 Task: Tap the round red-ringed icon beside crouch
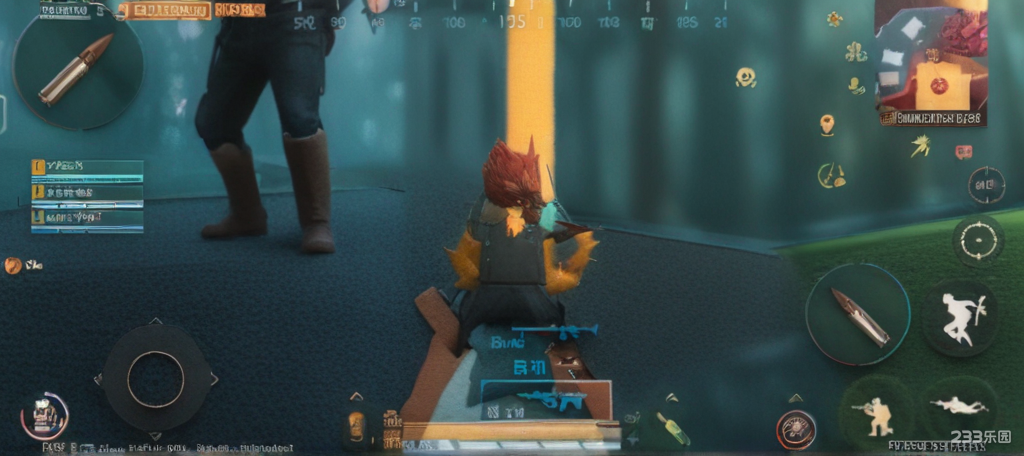(x=796, y=429)
